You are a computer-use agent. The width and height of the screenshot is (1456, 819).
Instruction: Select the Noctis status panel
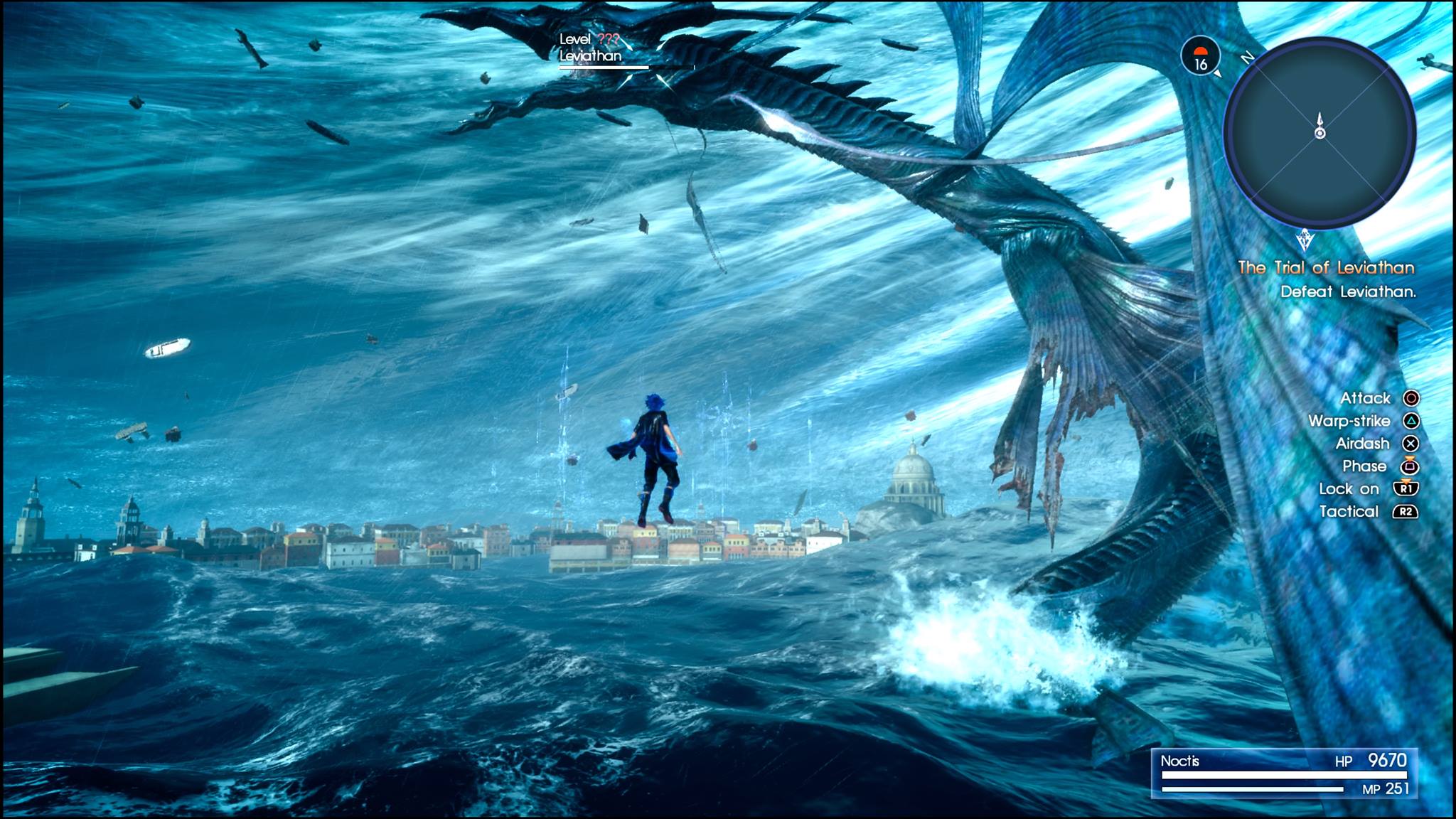[1283, 773]
